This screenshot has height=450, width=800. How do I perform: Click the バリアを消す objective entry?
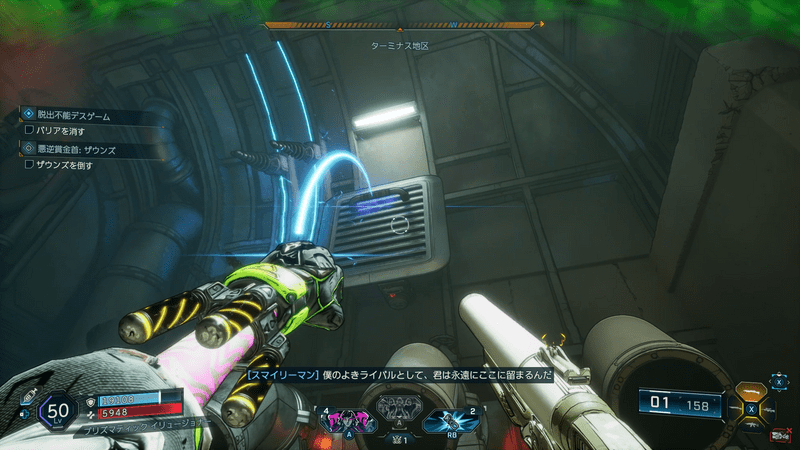click(60, 130)
